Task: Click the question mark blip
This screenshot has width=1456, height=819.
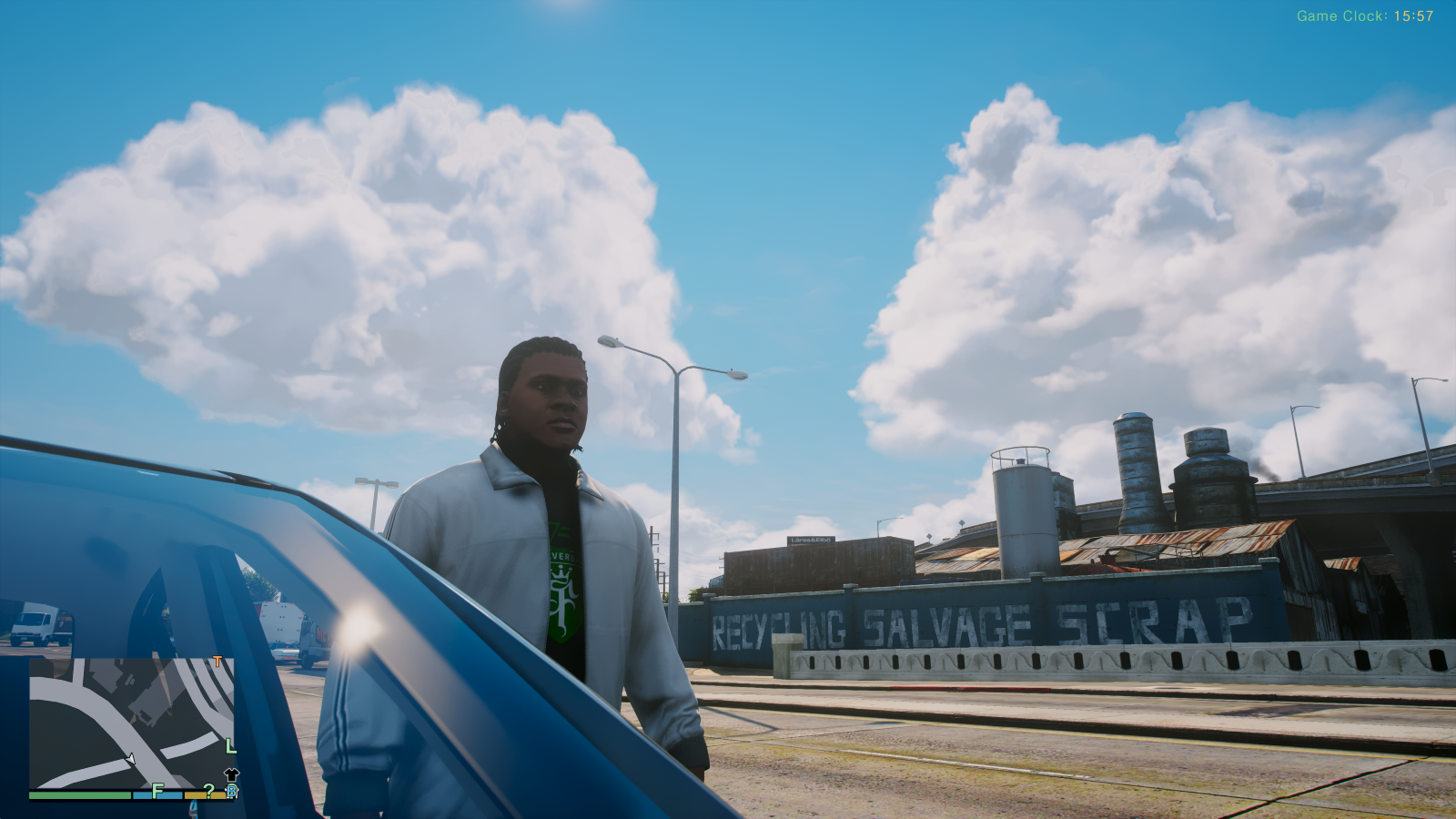Action: 208,791
